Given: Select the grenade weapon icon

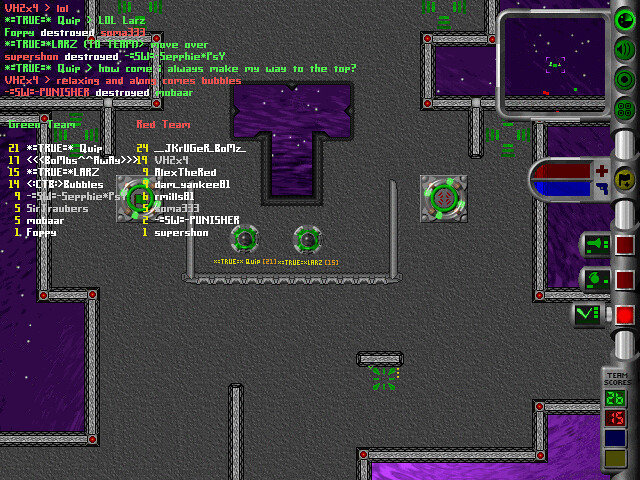Looking at the screenshot, I should 595,280.
